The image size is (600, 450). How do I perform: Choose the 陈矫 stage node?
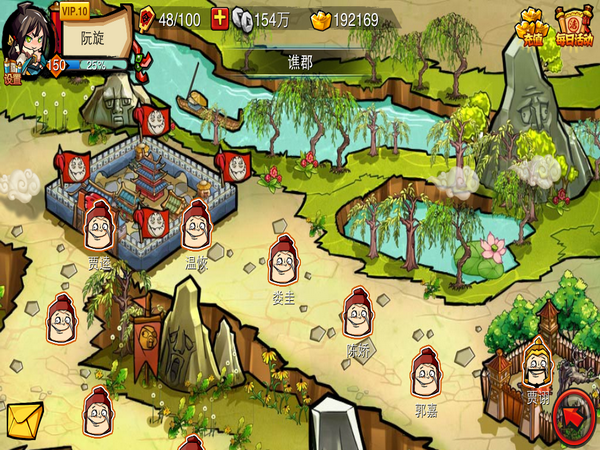tap(358, 314)
